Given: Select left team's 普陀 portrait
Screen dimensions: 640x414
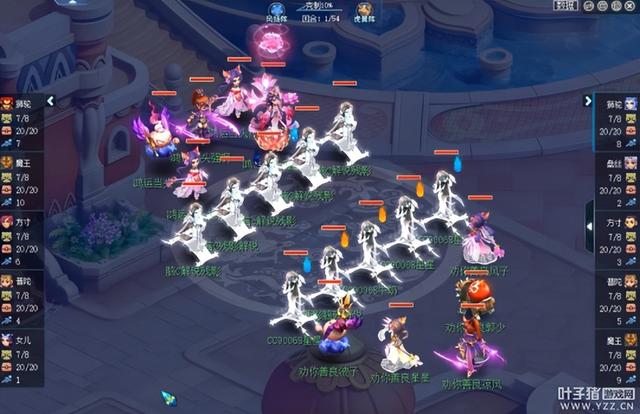Looking at the screenshot, I should (x=7, y=282).
